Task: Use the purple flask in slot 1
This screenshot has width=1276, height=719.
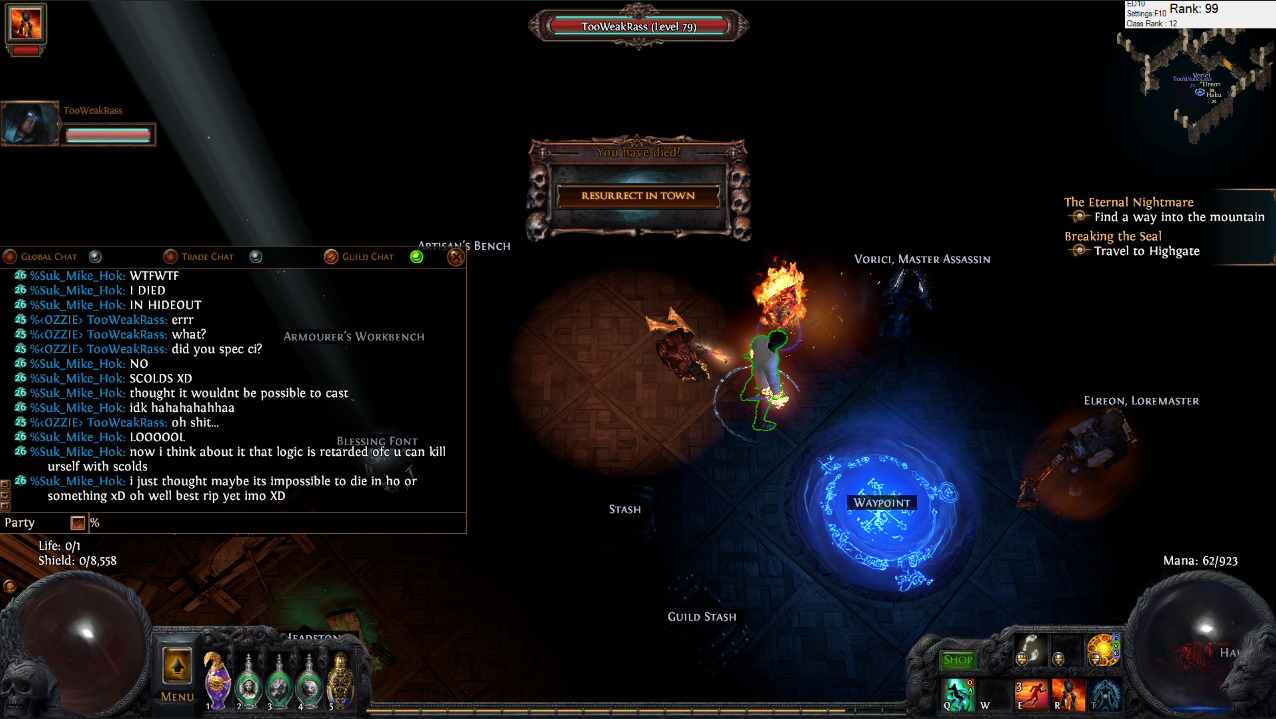Action: click(217, 680)
